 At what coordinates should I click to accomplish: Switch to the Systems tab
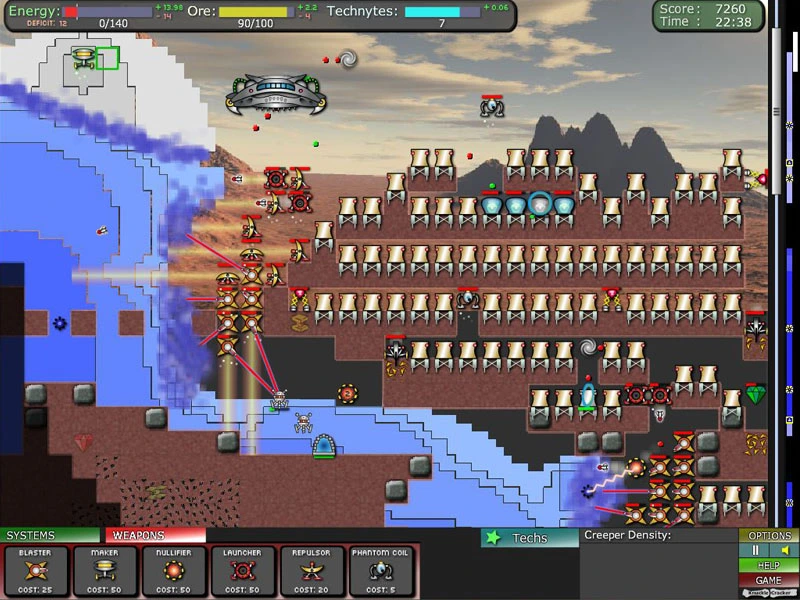50,535
